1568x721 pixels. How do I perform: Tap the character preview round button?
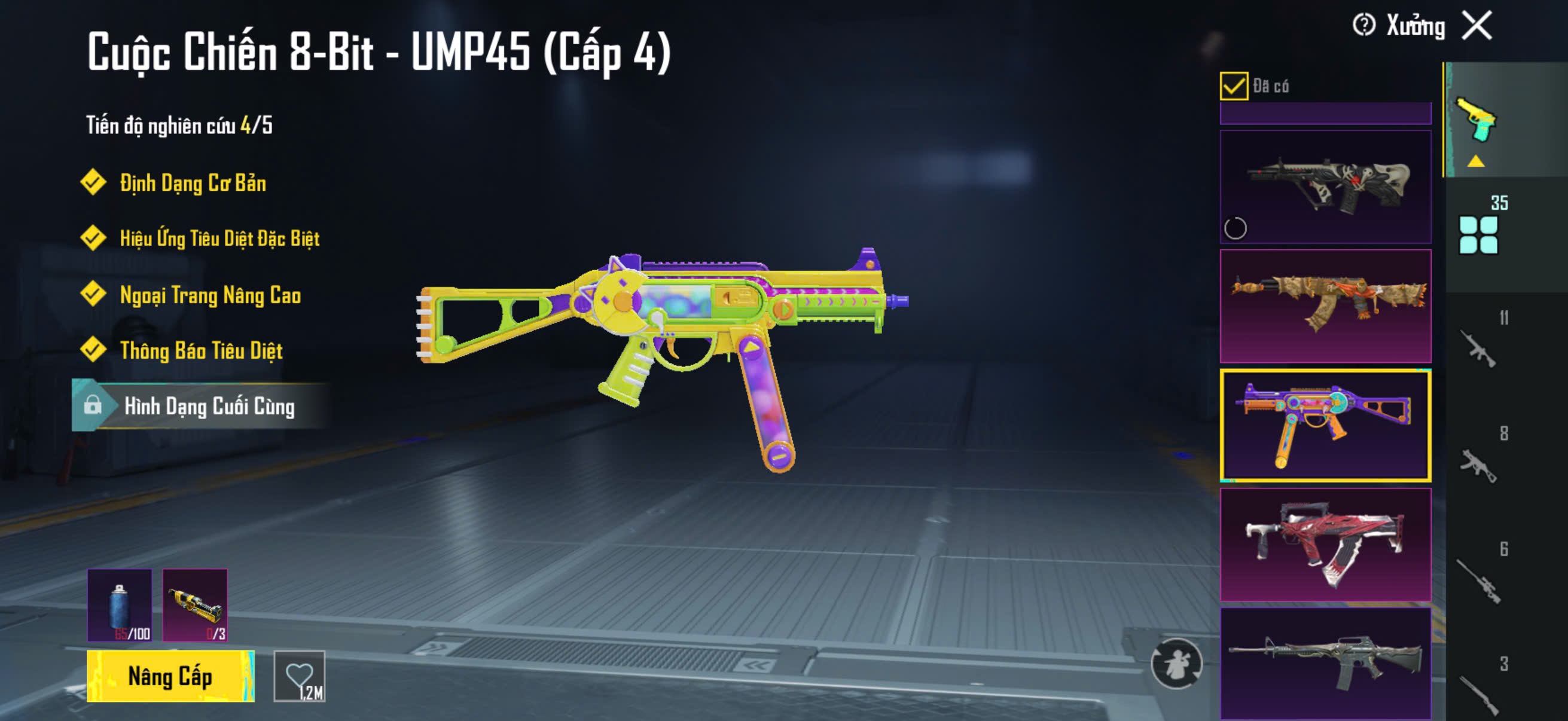coord(1176,663)
